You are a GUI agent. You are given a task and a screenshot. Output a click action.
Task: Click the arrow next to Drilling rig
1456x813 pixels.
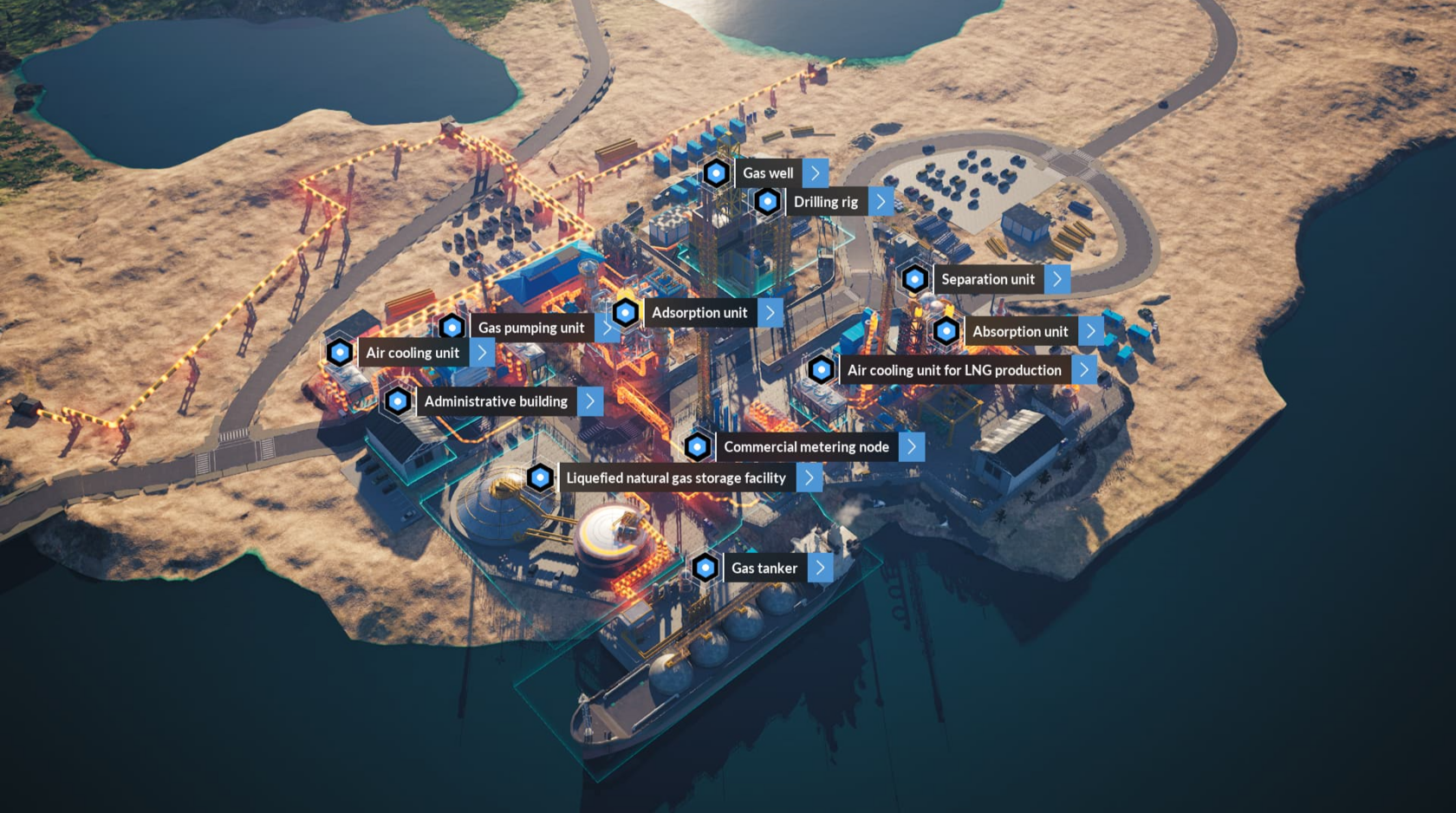[x=881, y=202]
